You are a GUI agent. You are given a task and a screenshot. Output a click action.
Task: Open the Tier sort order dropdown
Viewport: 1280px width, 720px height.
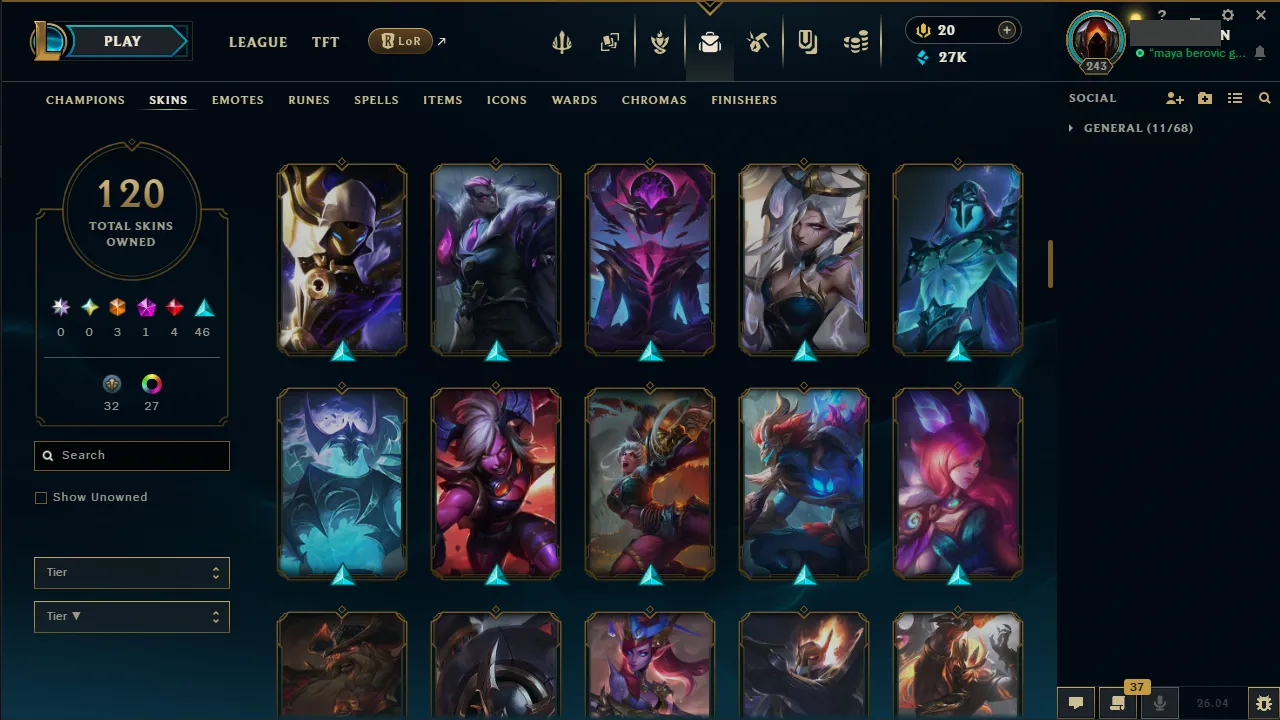(x=131, y=616)
